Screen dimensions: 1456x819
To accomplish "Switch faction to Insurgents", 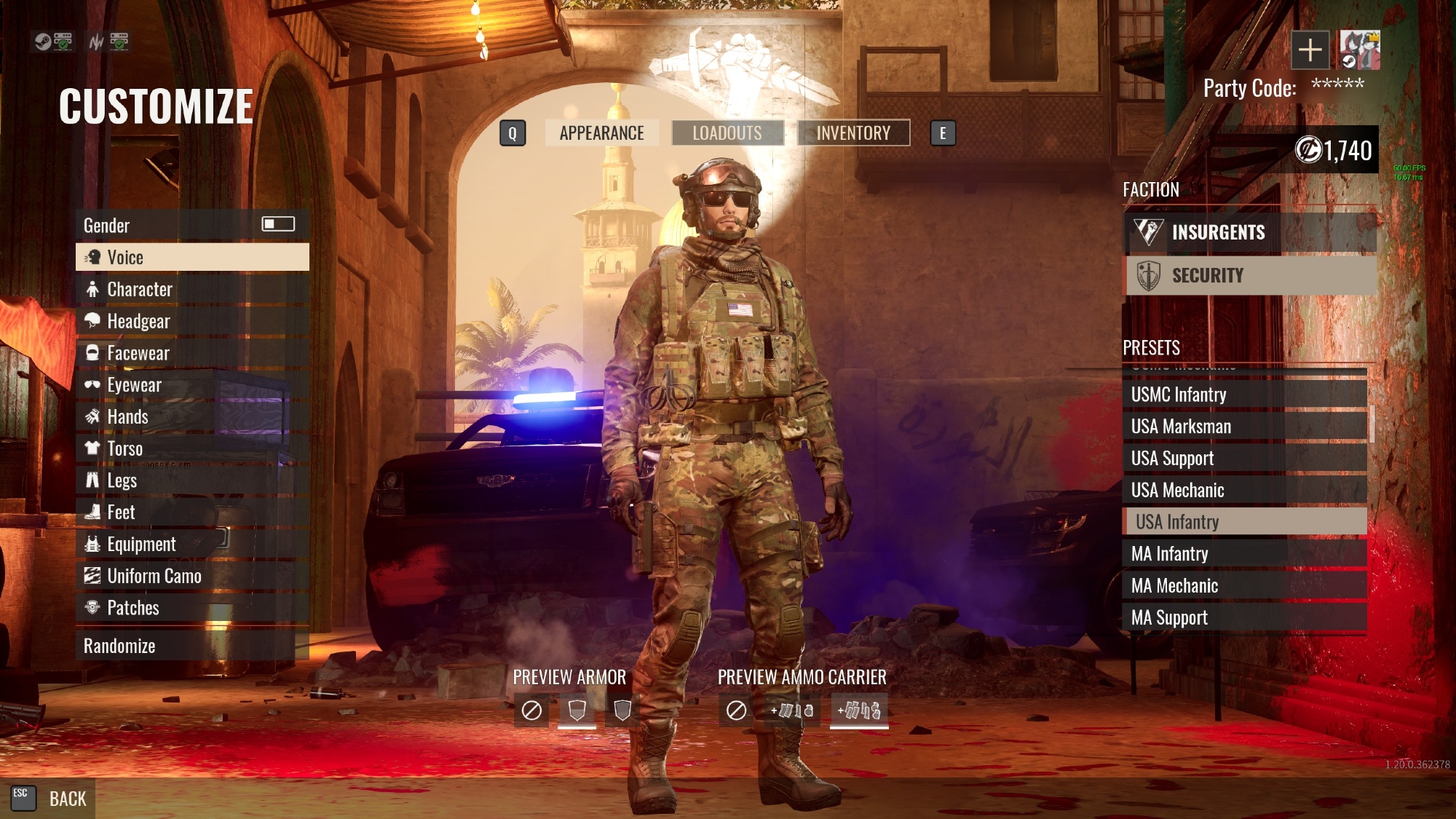I will pyautogui.click(x=1251, y=232).
